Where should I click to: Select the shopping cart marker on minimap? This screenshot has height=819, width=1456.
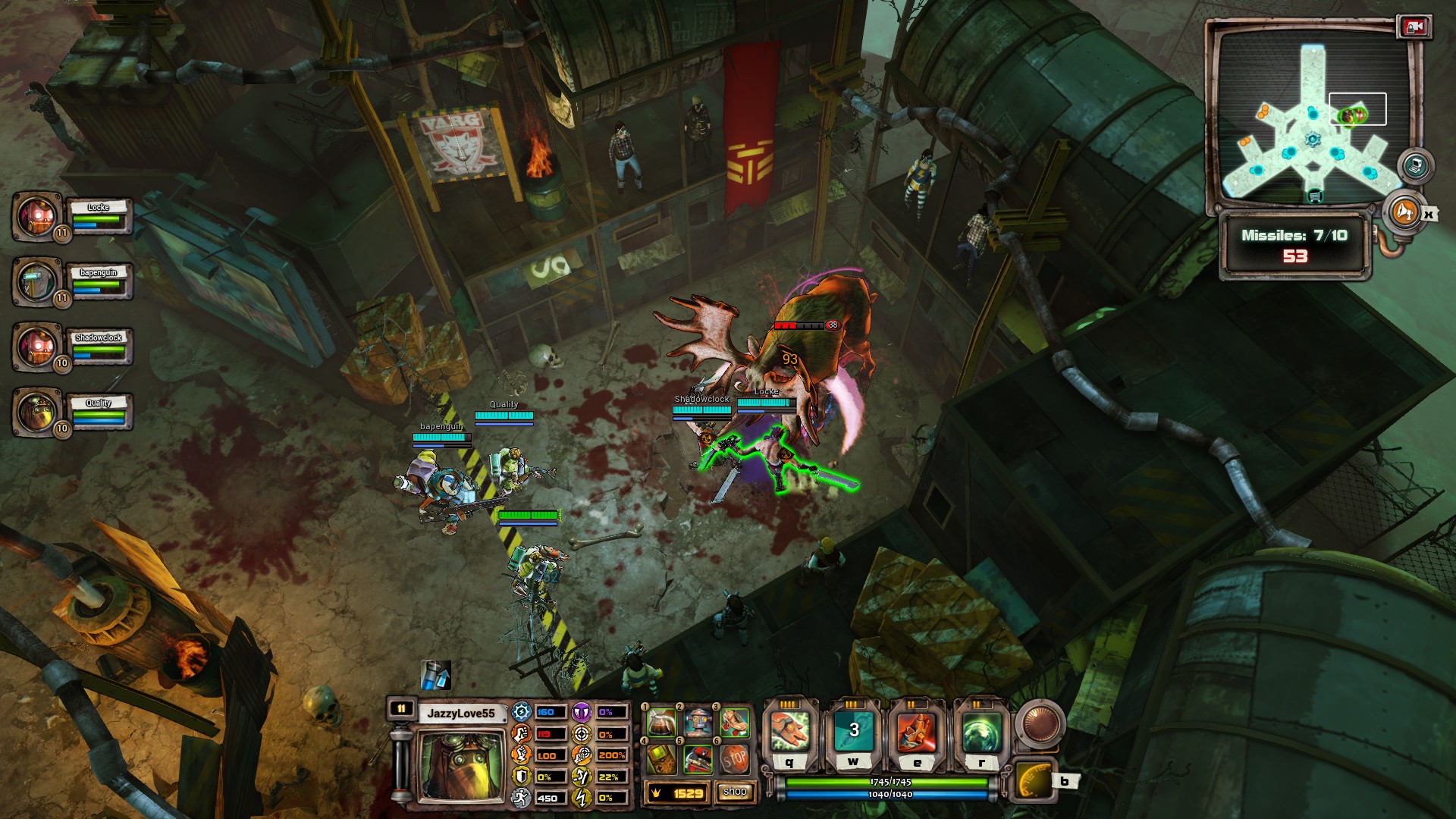pos(1315,197)
